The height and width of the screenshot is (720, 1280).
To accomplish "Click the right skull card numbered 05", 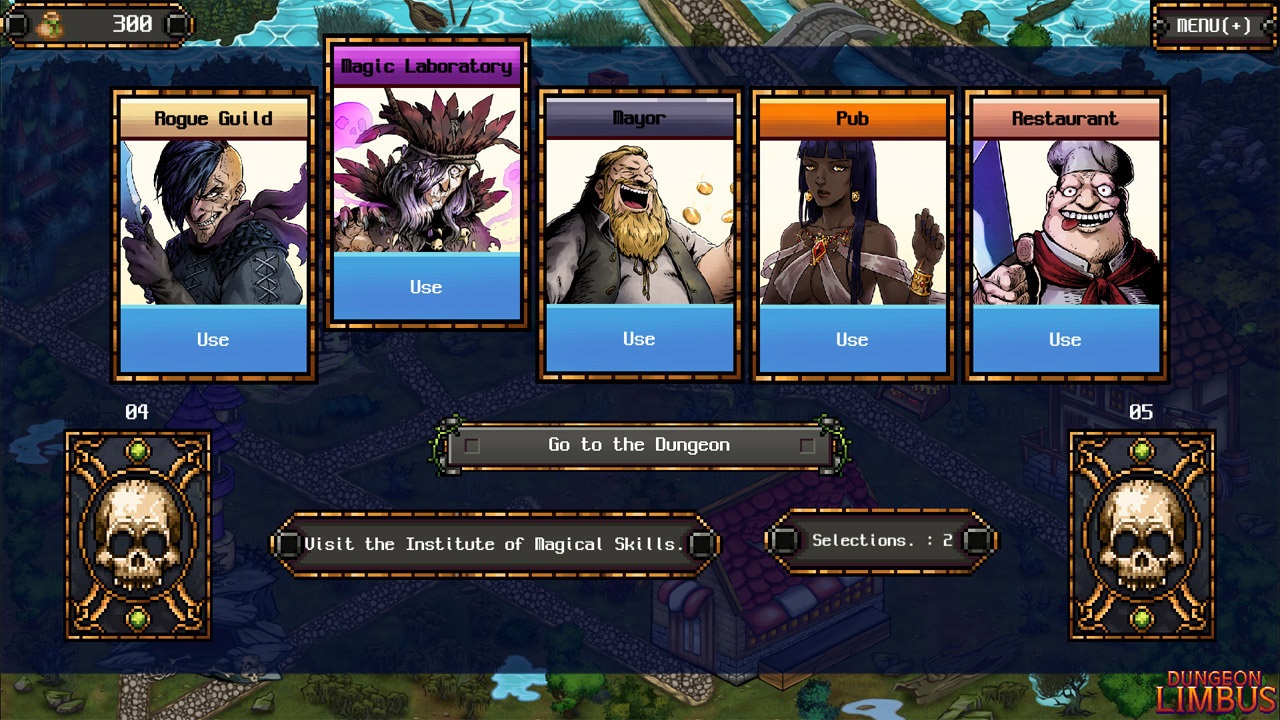I will tap(1143, 537).
